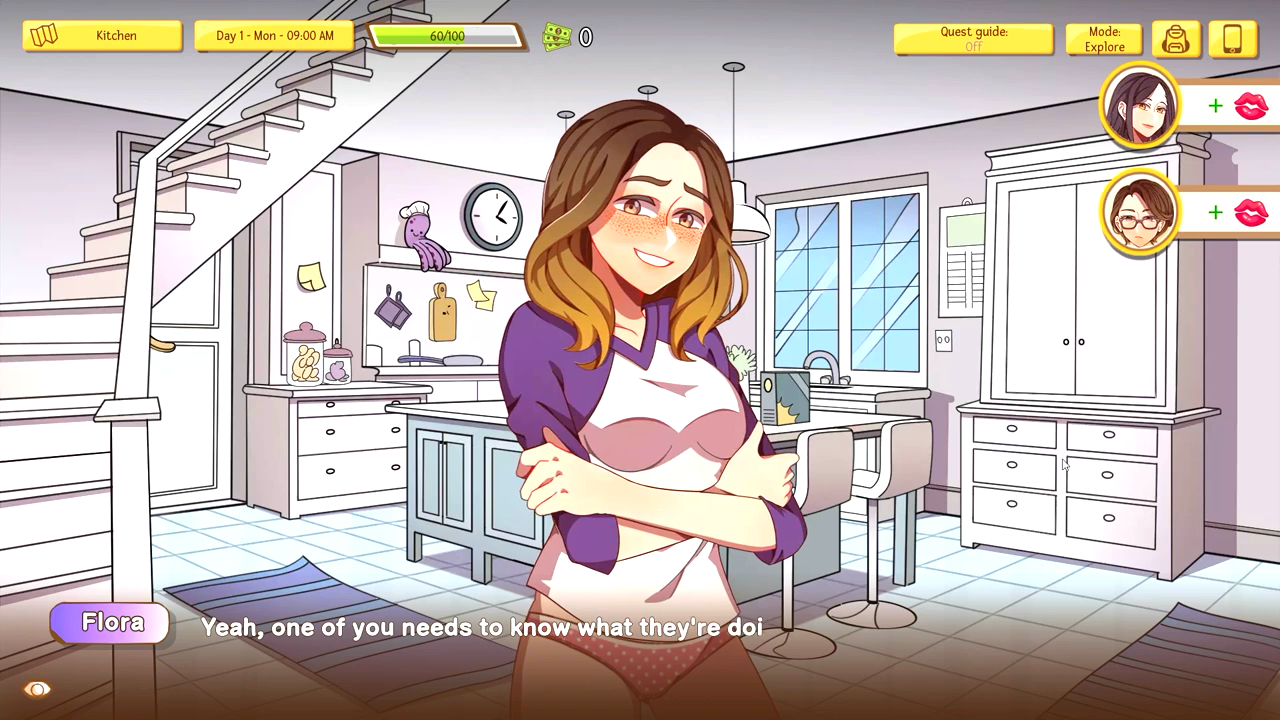Toggle the Quest guide button
Image resolution: width=1280 pixels, height=720 pixels.
pyautogui.click(x=973, y=39)
